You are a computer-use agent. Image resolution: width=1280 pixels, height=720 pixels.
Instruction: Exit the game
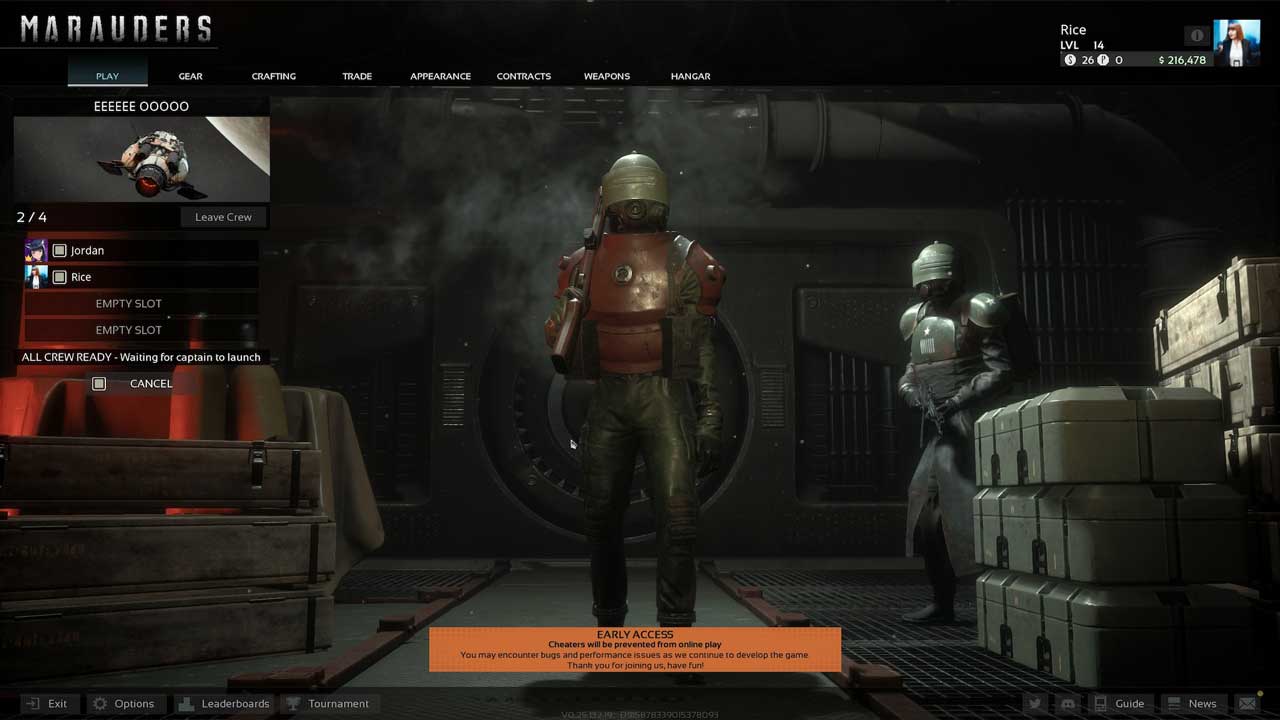point(47,703)
